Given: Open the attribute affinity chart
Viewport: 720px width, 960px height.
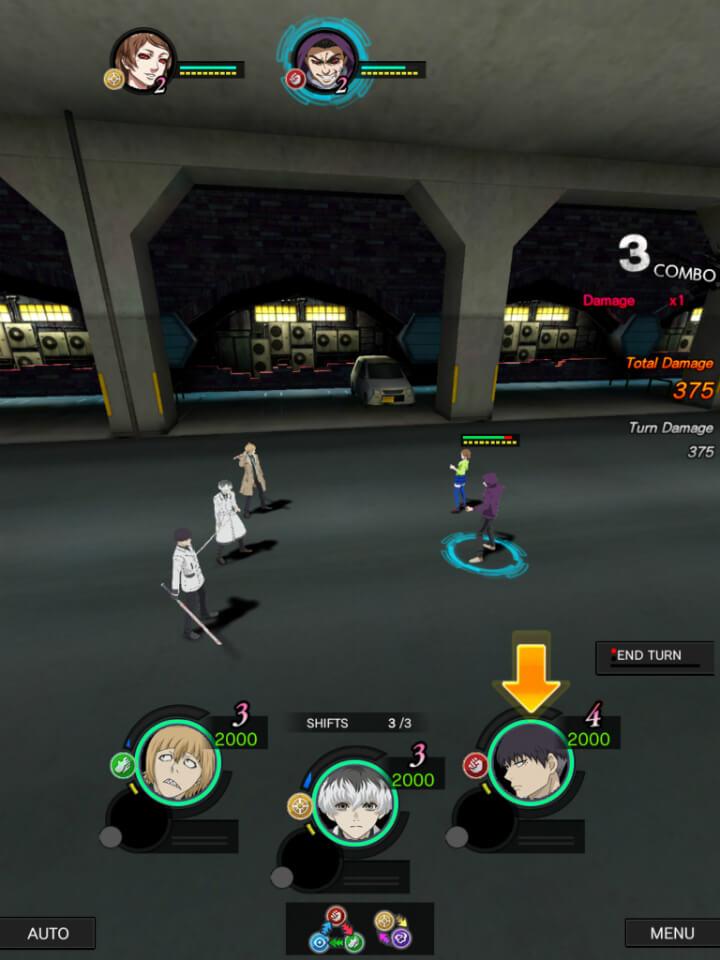Looking at the screenshot, I should [359, 928].
